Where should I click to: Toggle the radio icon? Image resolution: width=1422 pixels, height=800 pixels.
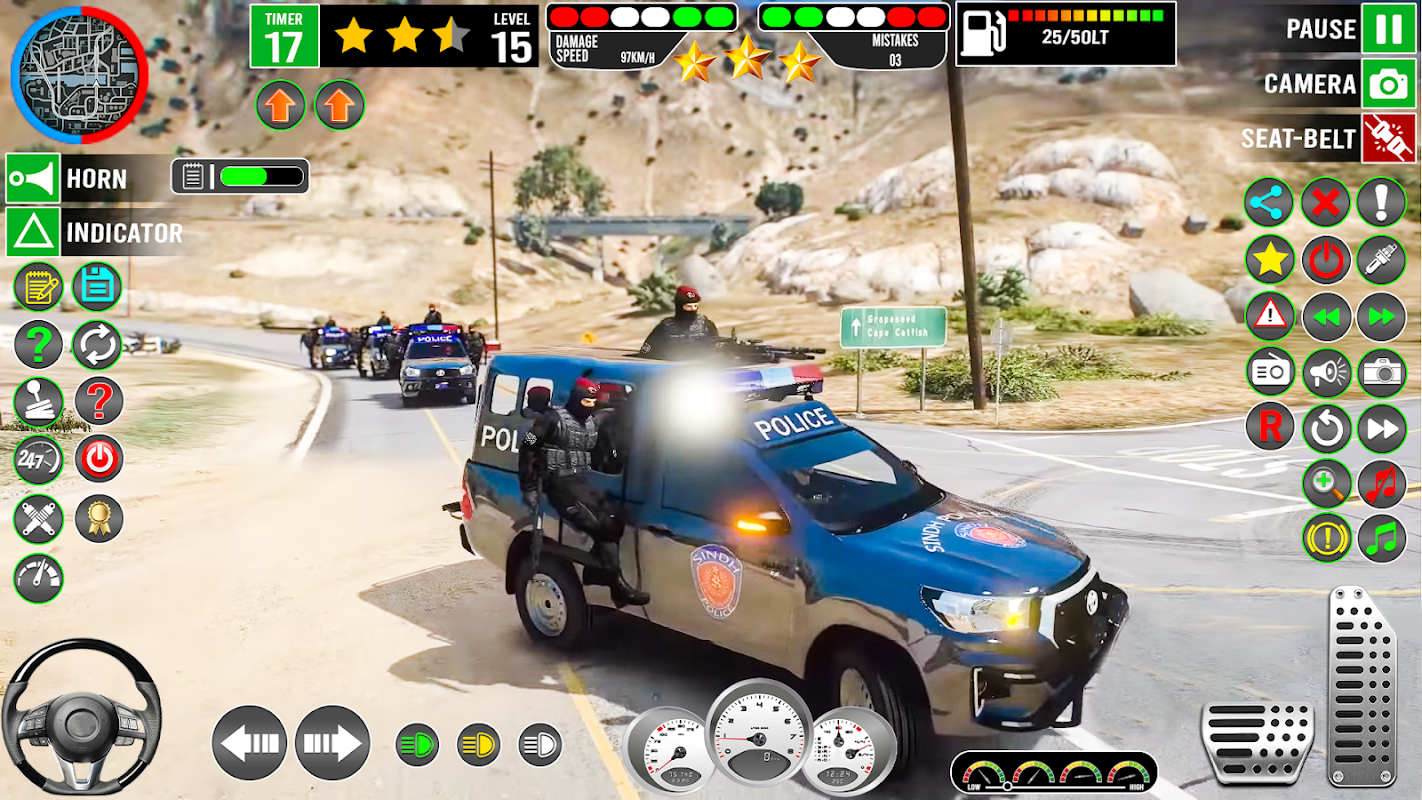(1270, 373)
